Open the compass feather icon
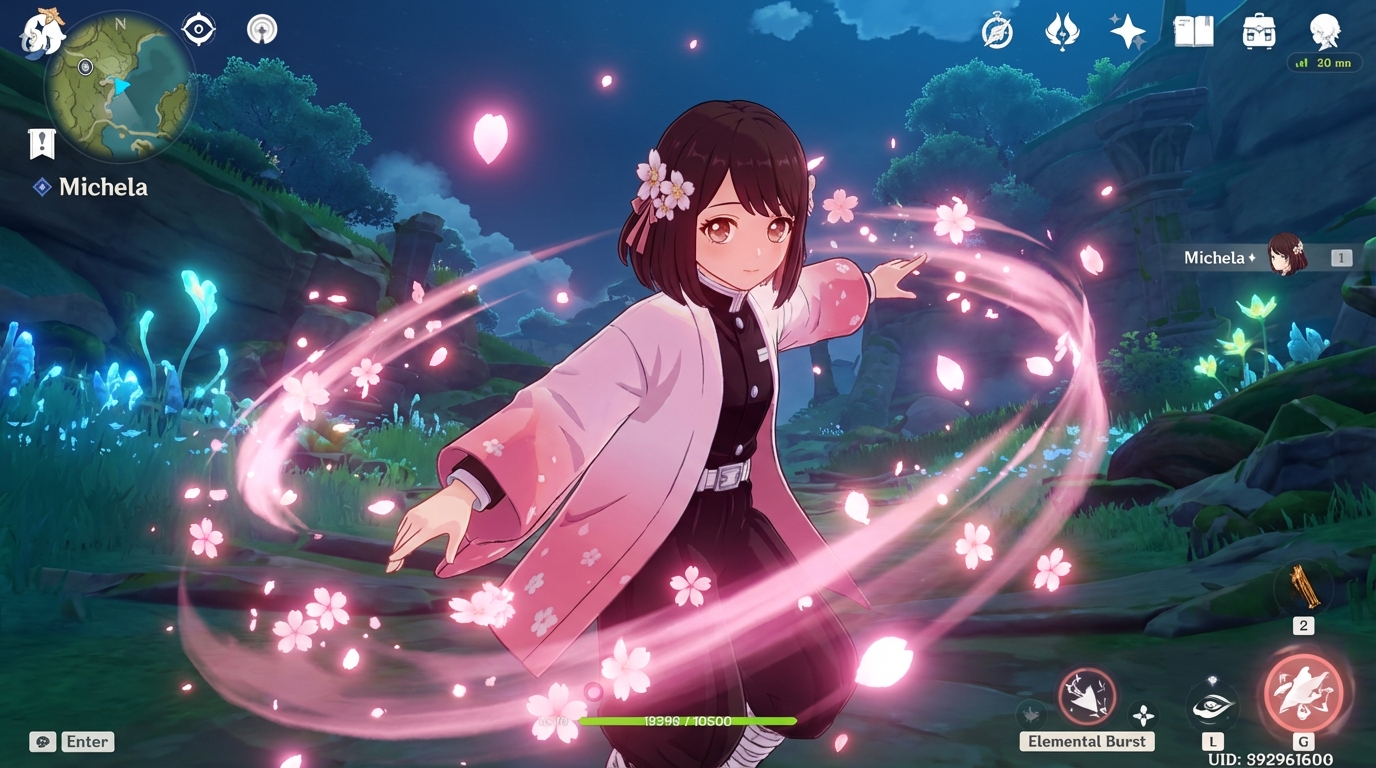 point(997,32)
